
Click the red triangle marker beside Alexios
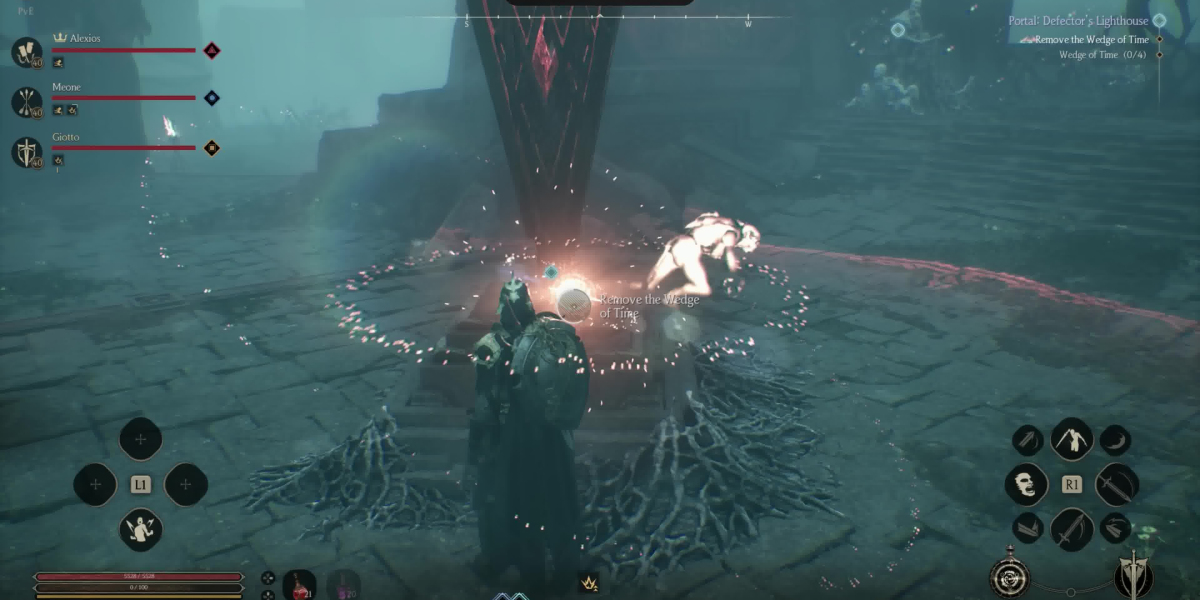[211, 50]
